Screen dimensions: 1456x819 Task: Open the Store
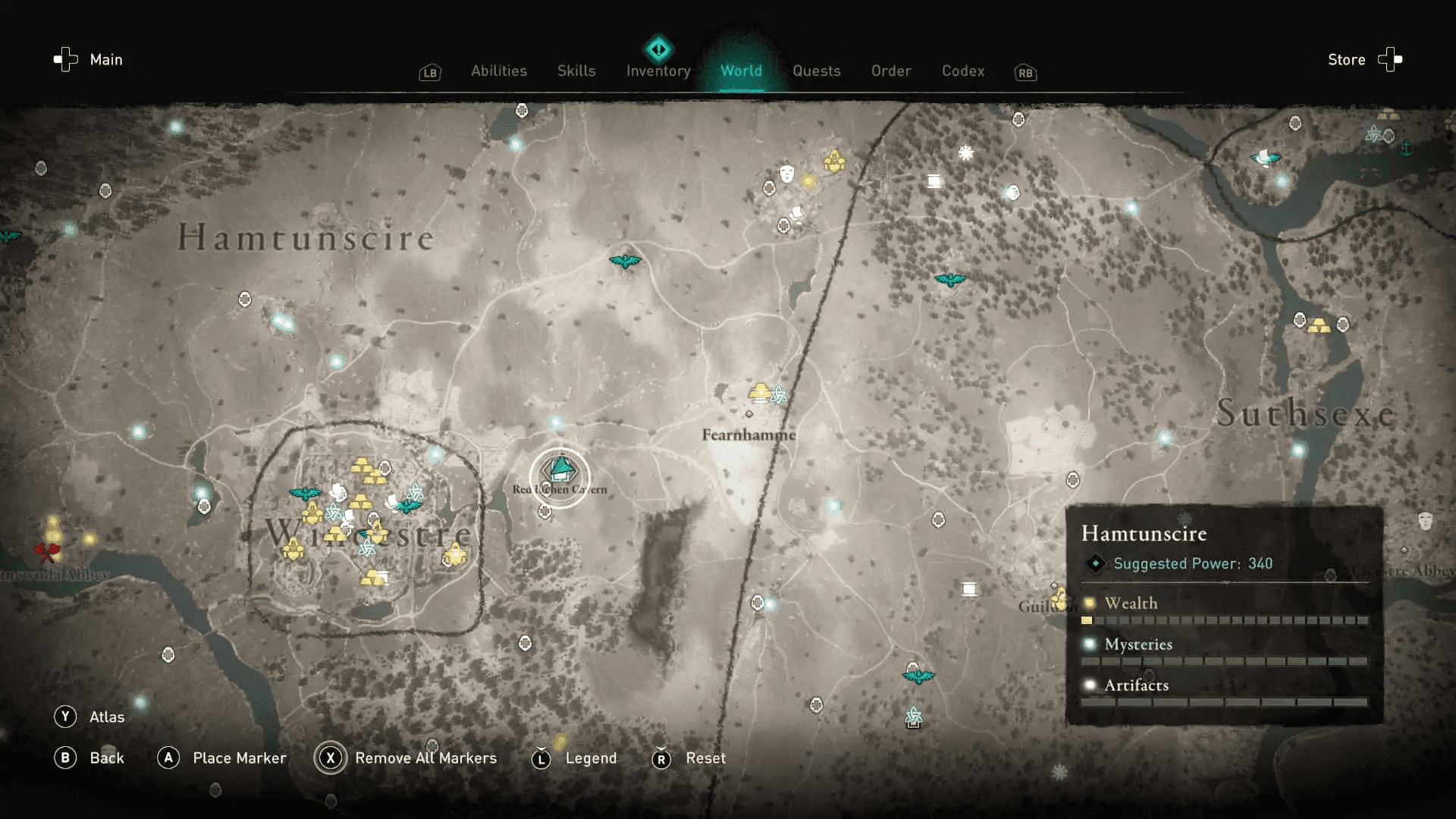click(1346, 59)
